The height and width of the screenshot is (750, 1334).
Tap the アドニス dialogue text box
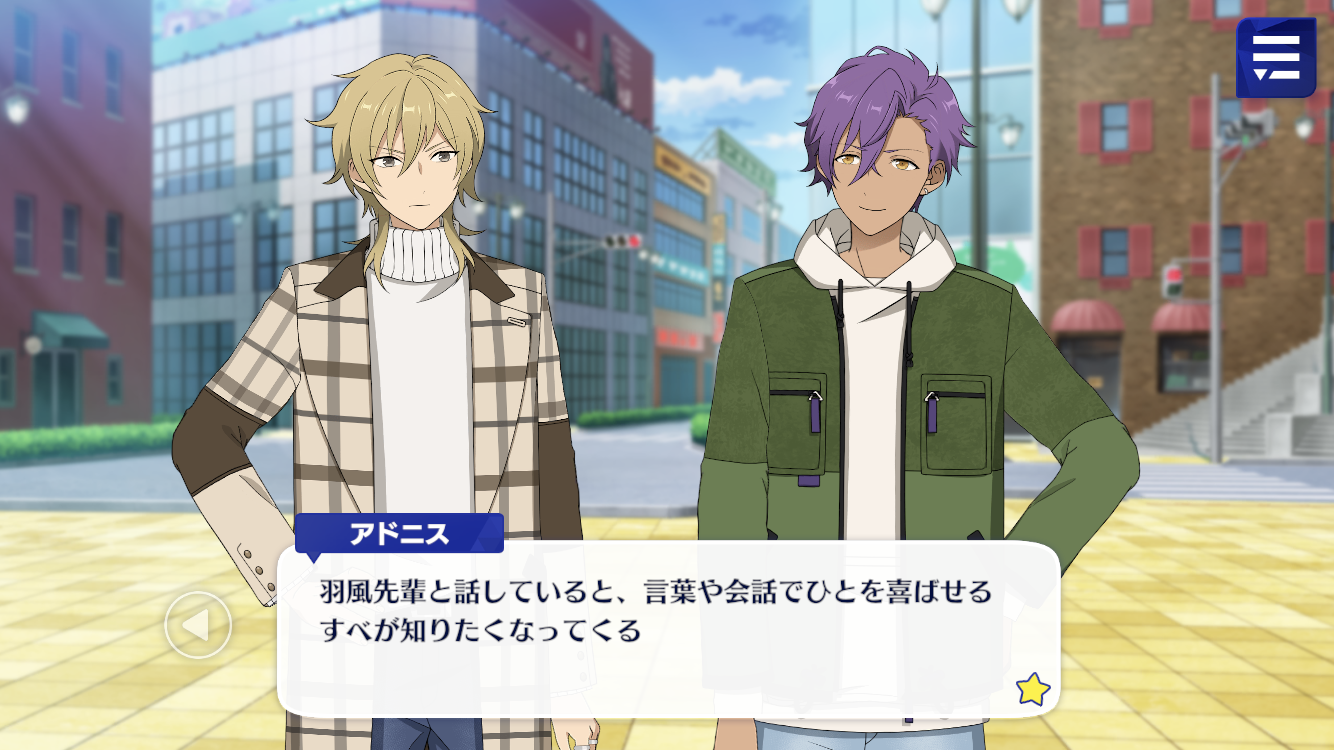pyautogui.click(x=668, y=628)
